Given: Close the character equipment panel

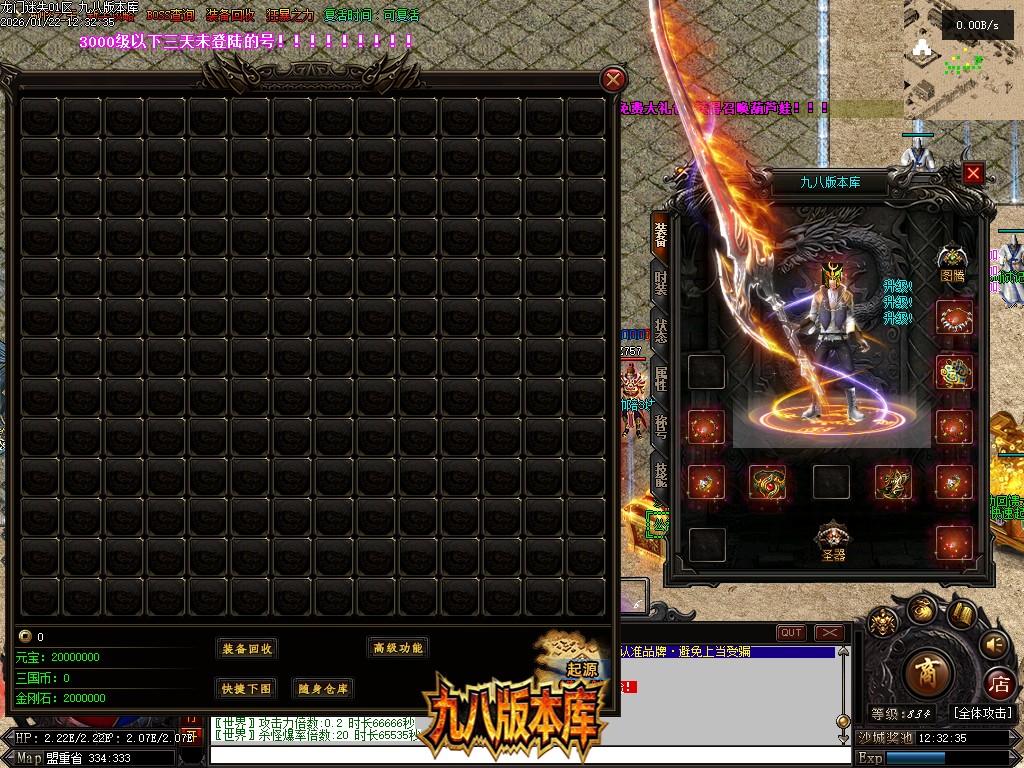Looking at the screenshot, I should tap(973, 173).
